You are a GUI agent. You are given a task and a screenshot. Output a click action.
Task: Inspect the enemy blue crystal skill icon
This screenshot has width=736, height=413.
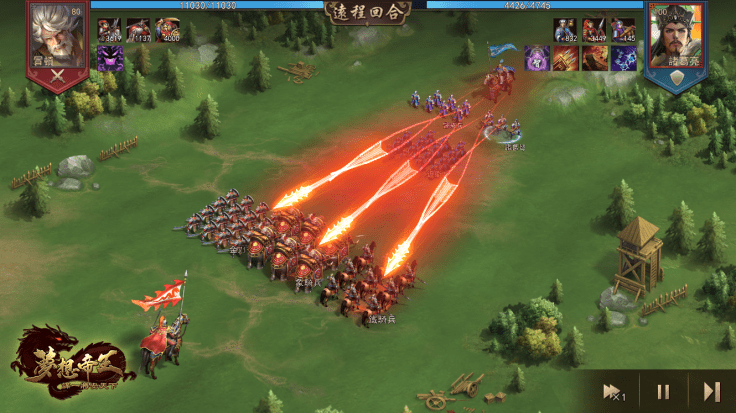pos(623,58)
